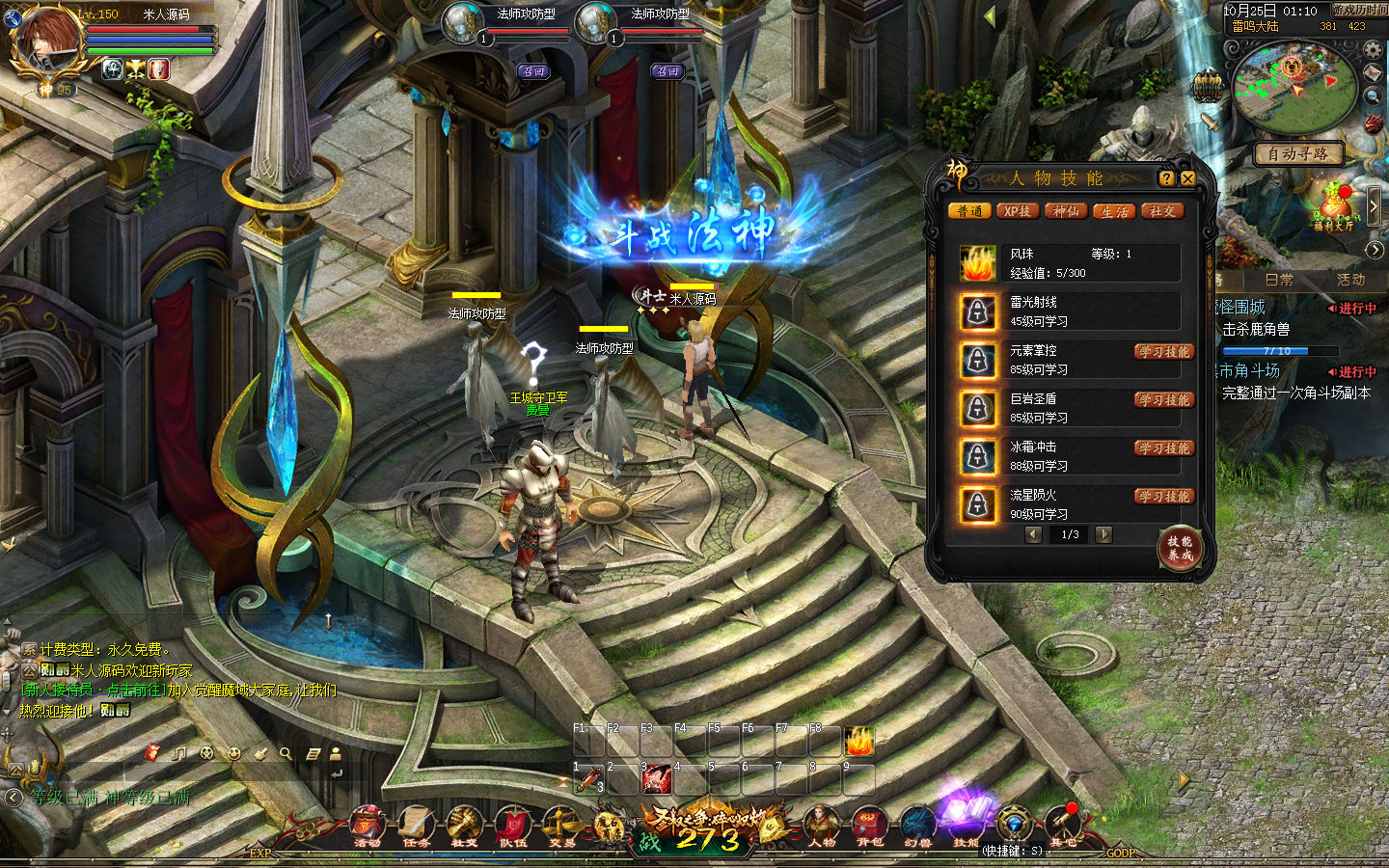Switch to the XP技 tab

[1017, 211]
